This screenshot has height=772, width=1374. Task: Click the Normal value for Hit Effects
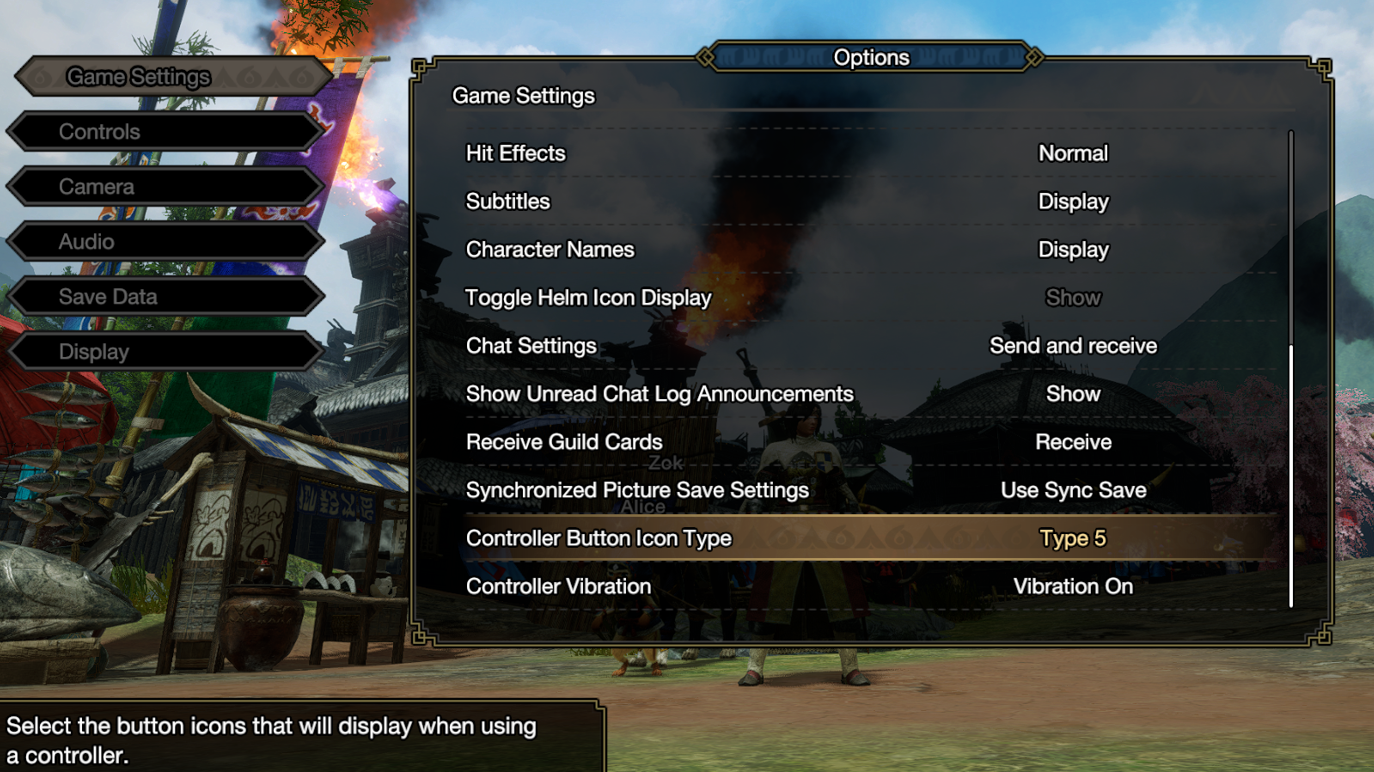[x=1073, y=153]
